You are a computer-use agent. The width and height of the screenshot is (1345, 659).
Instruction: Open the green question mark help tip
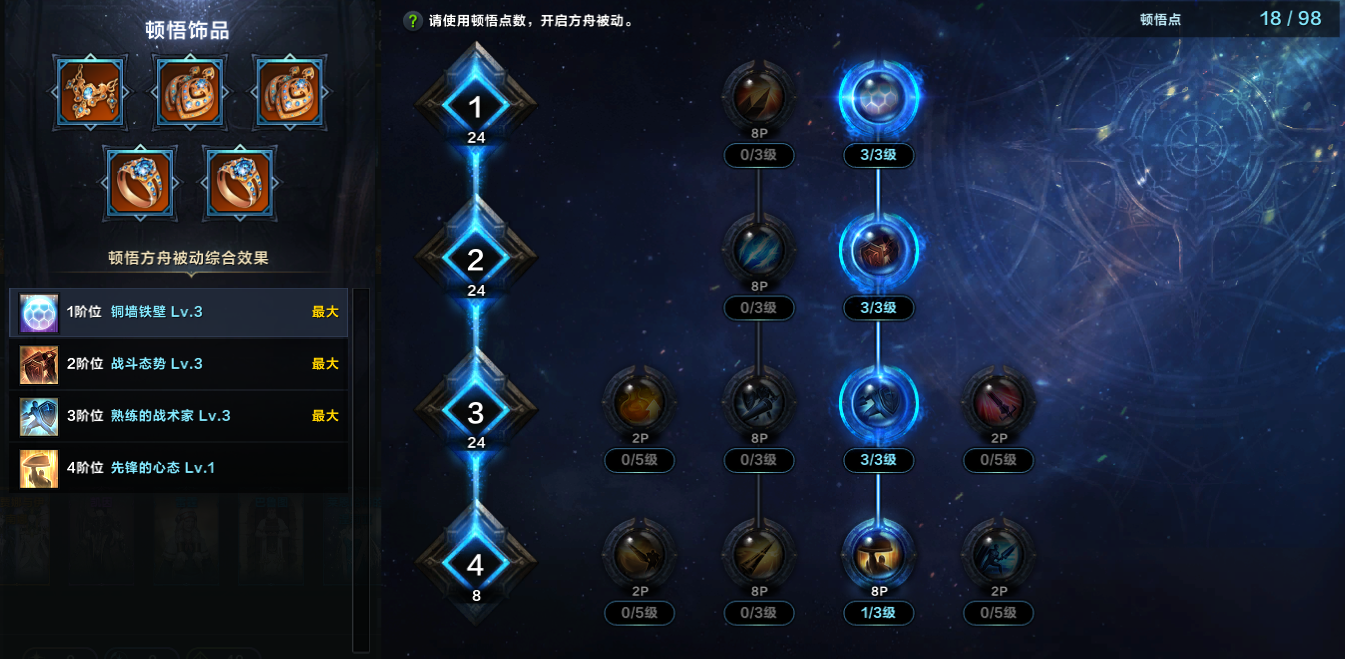coord(412,20)
